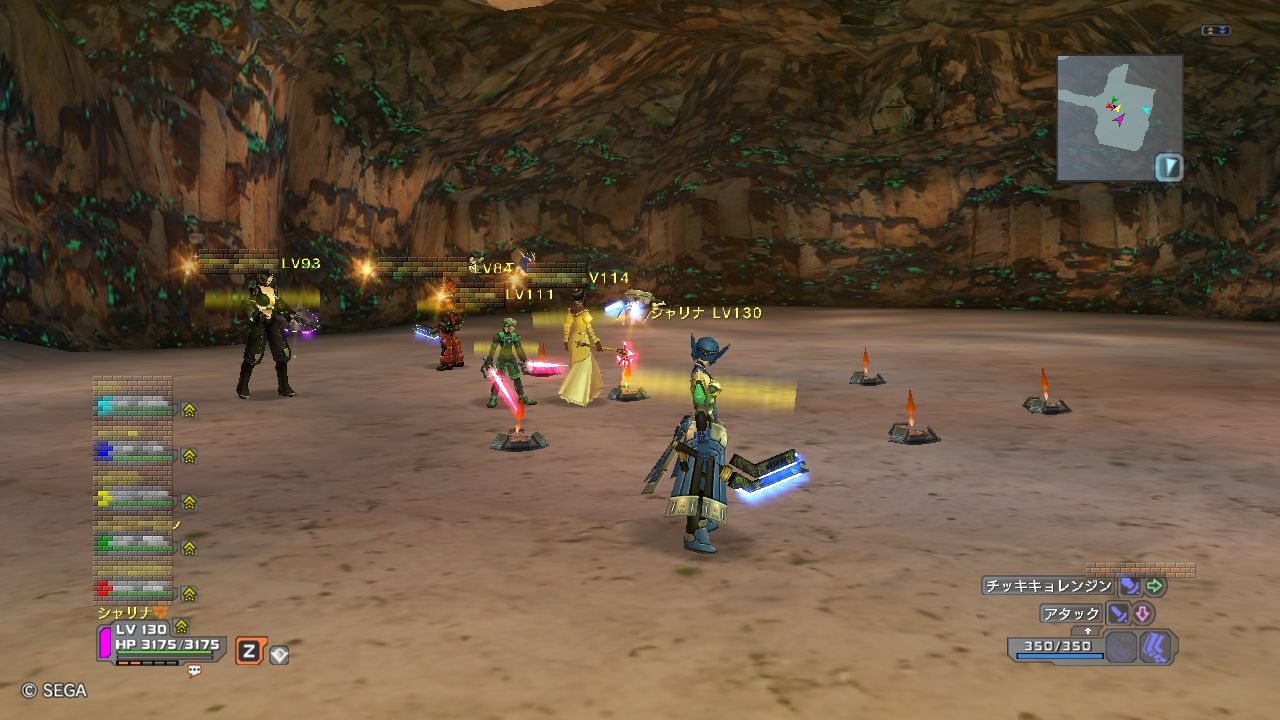Viewport: 1280px width, 720px height.
Task: Select the cyan party member row
Action: (x=134, y=408)
